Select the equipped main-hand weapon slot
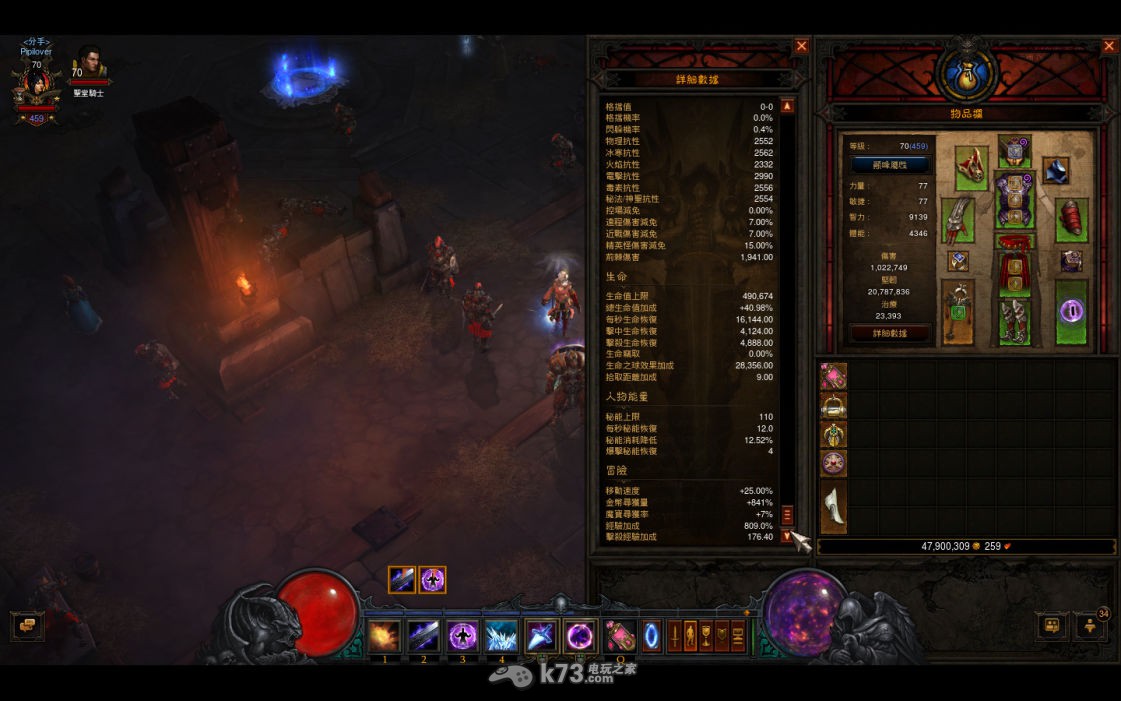The height and width of the screenshot is (701, 1121). pos(957,312)
